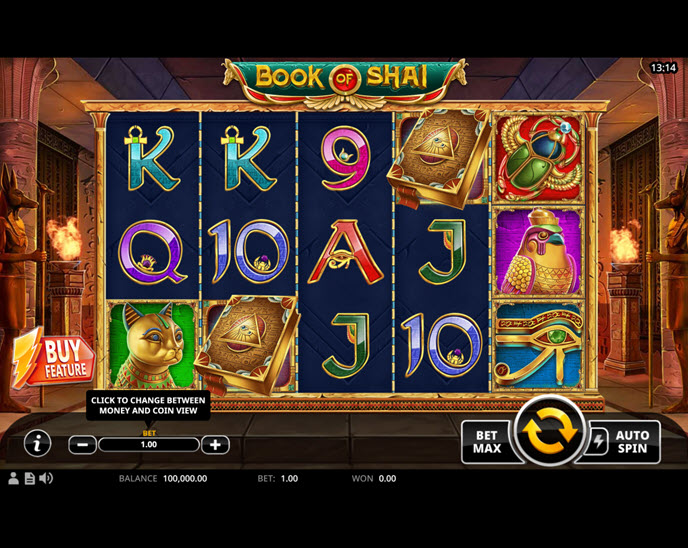Set the wager with Bet Max
The image size is (688, 548).
[x=486, y=442]
